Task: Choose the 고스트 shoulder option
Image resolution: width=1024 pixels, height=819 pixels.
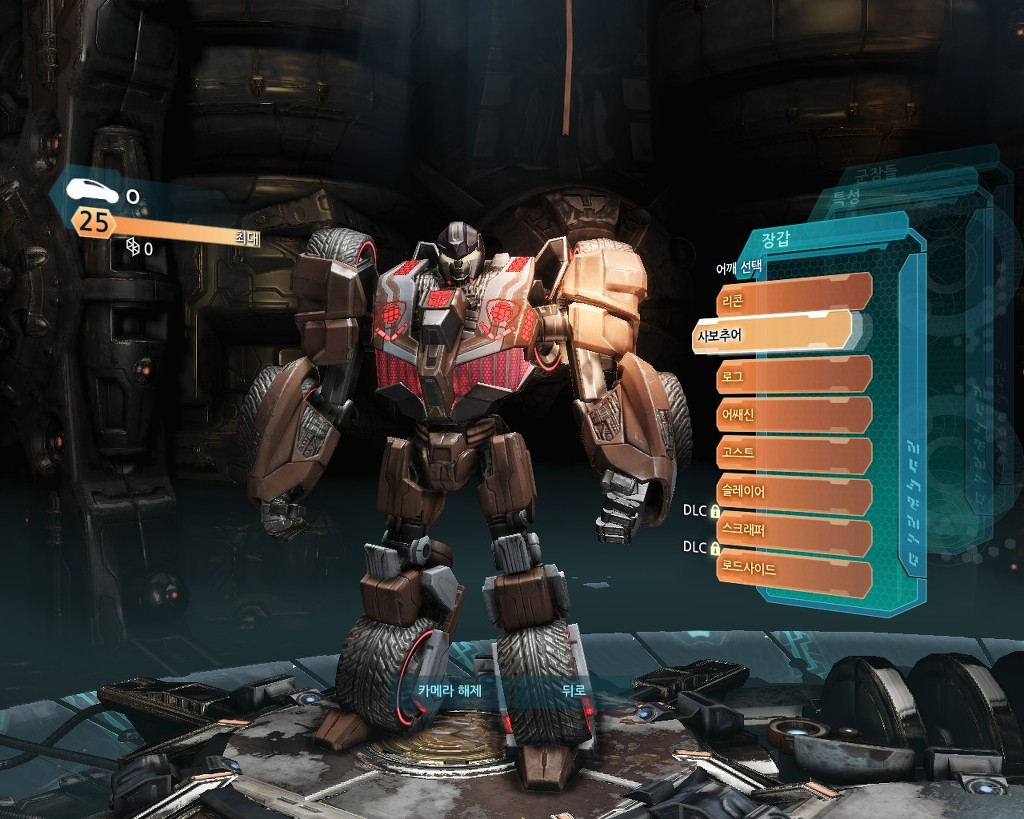Action: point(793,454)
